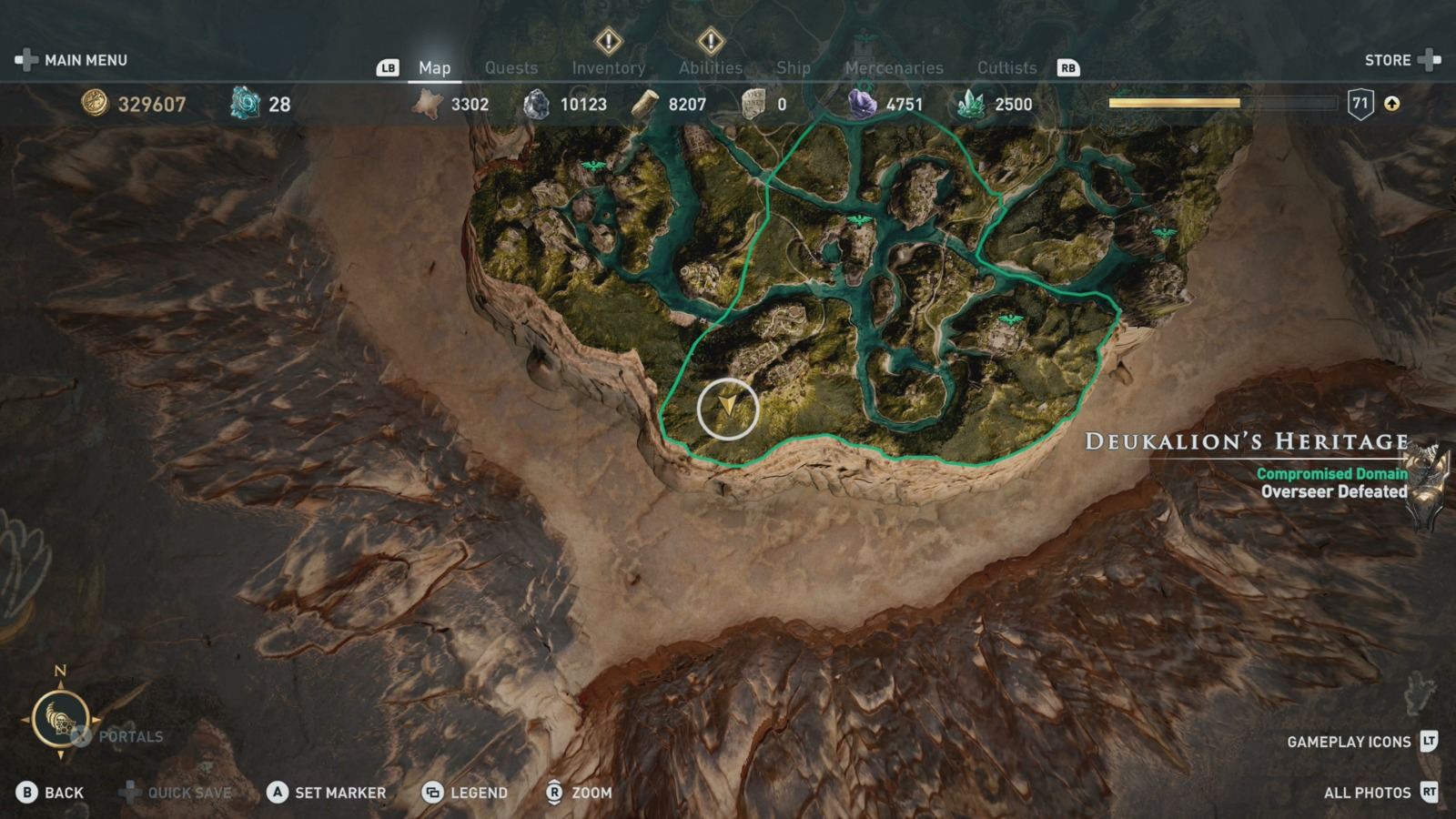1456x819 pixels.
Task: Open the Cultists tab
Action: tap(1006, 67)
